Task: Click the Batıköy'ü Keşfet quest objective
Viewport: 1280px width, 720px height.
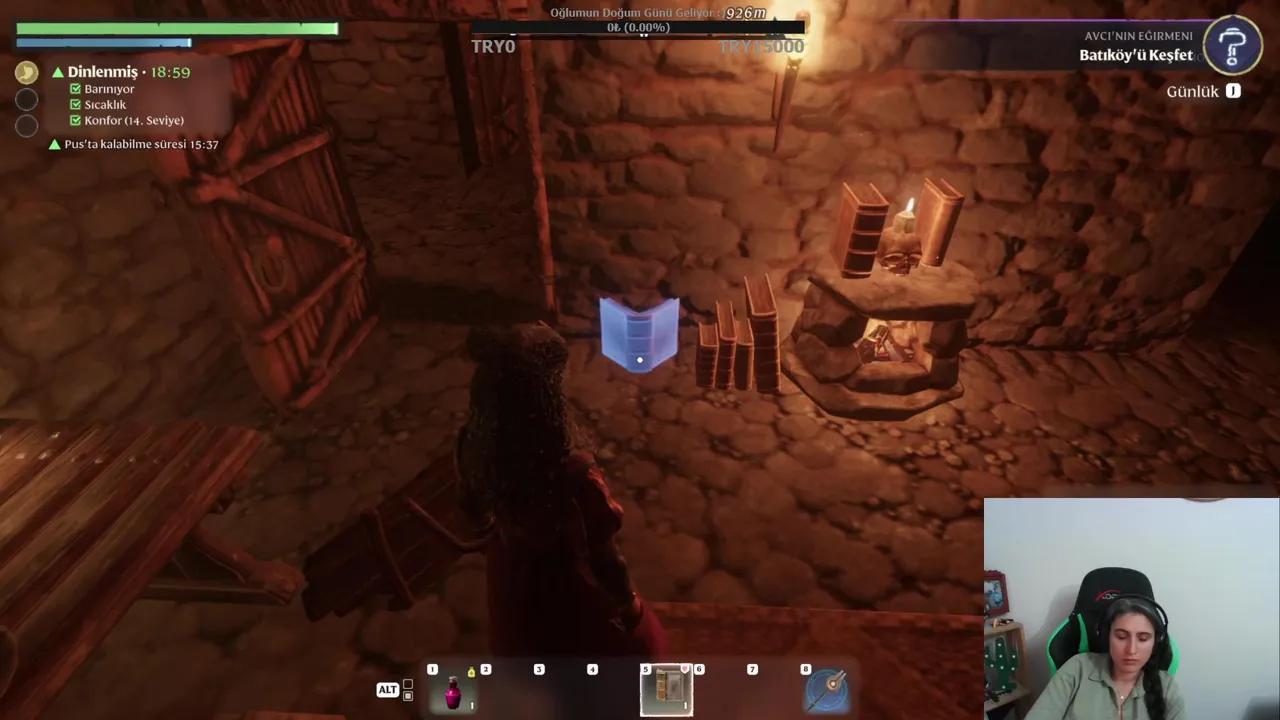Action: [x=1134, y=56]
